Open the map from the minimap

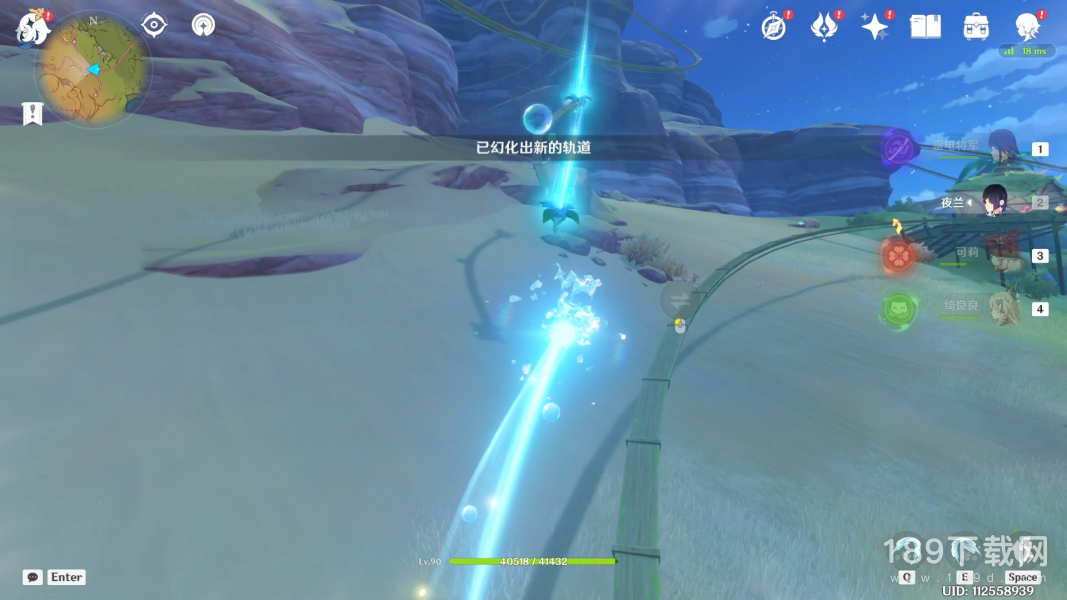click(92, 70)
